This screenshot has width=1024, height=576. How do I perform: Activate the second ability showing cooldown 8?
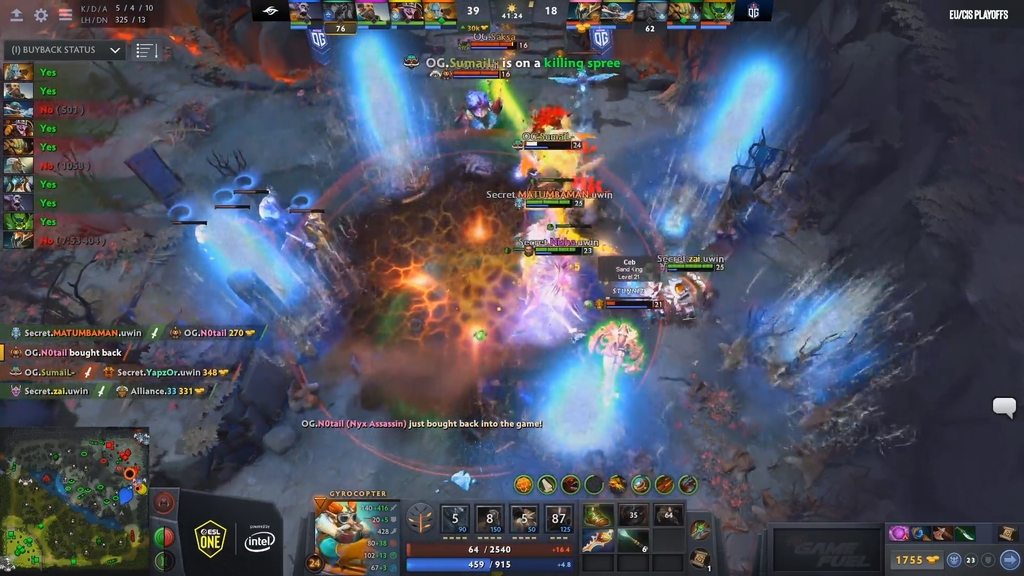pyautogui.click(x=490, y=520)
